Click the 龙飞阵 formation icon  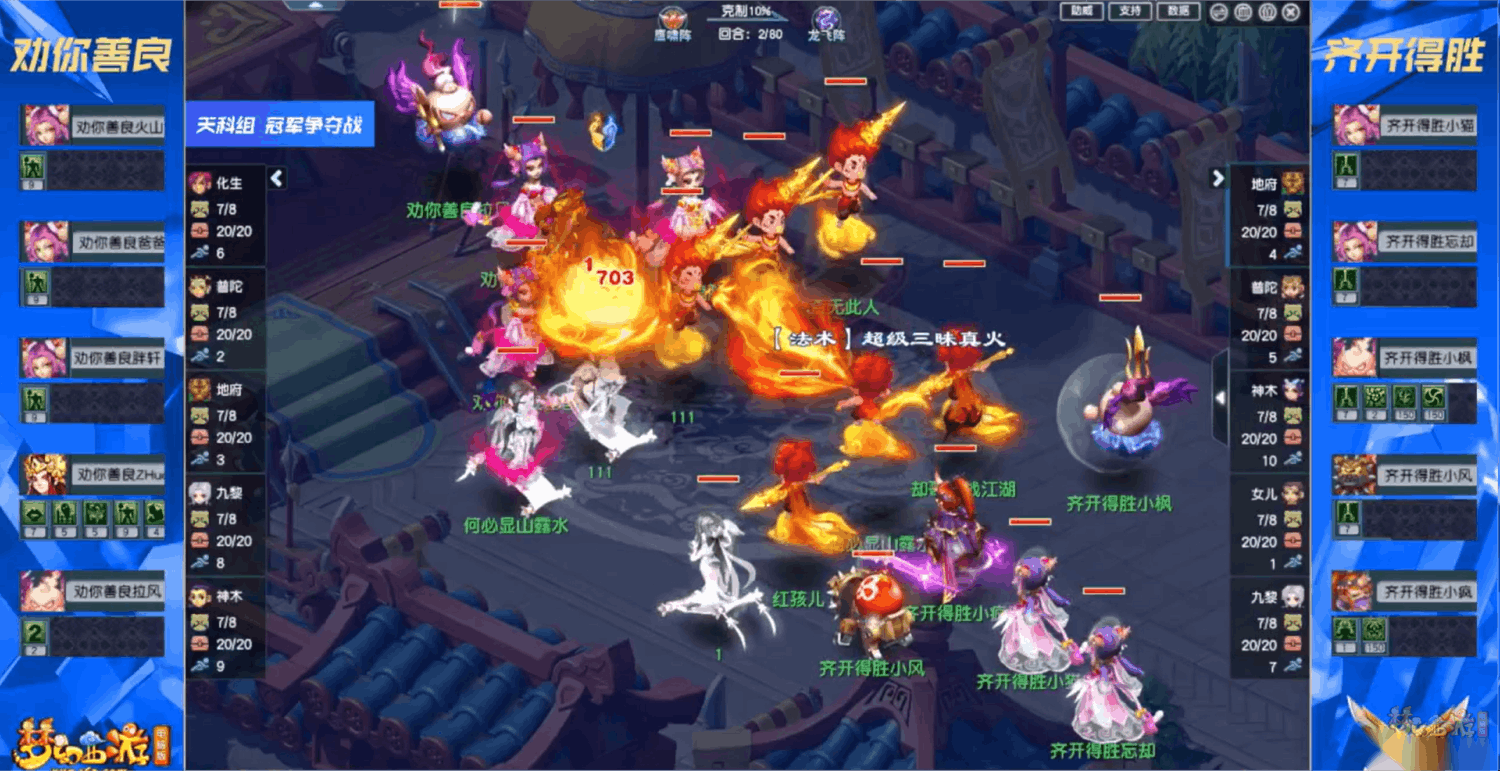[x=826, y=20]
